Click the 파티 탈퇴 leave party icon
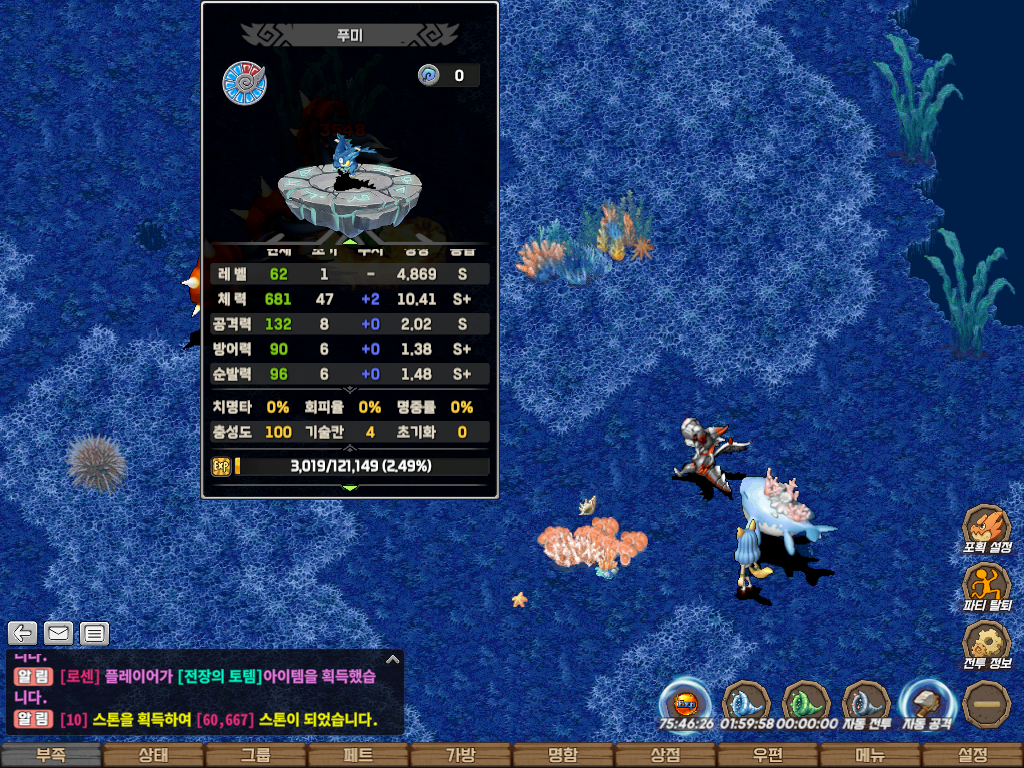This screenshot has width=1024, height=768. 986,587
